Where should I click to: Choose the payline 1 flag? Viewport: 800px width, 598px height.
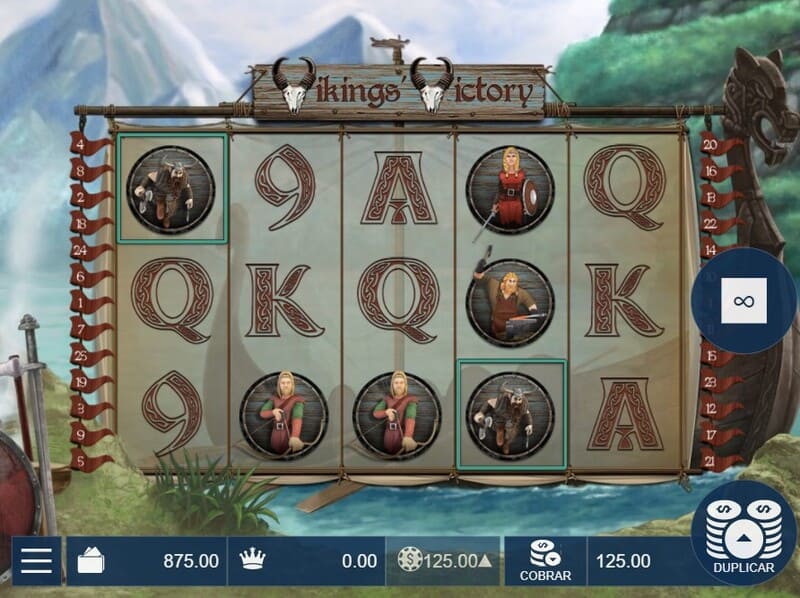pos(80,302)
